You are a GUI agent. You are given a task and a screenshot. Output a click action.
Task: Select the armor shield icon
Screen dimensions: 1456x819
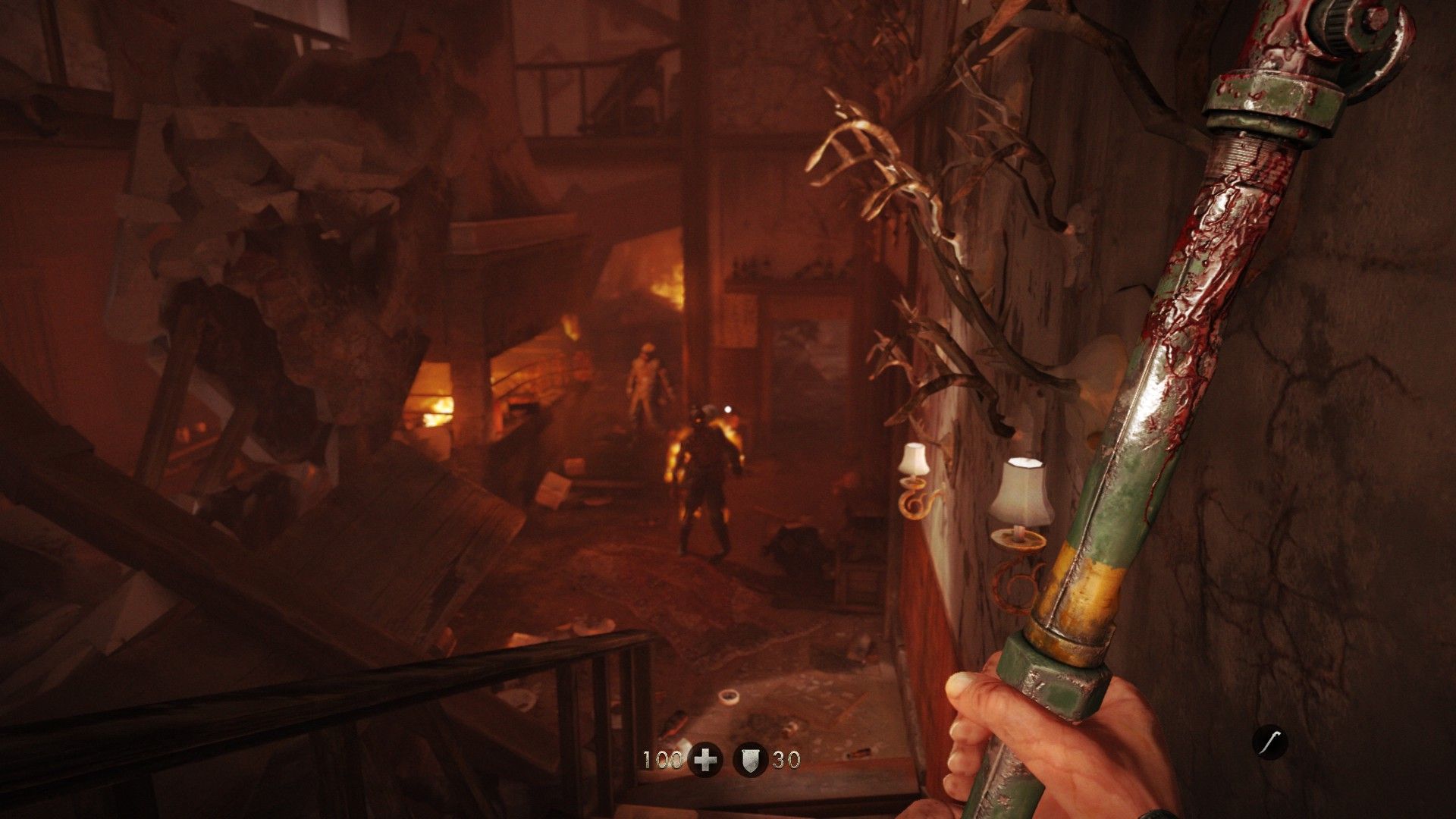(749, 758)
